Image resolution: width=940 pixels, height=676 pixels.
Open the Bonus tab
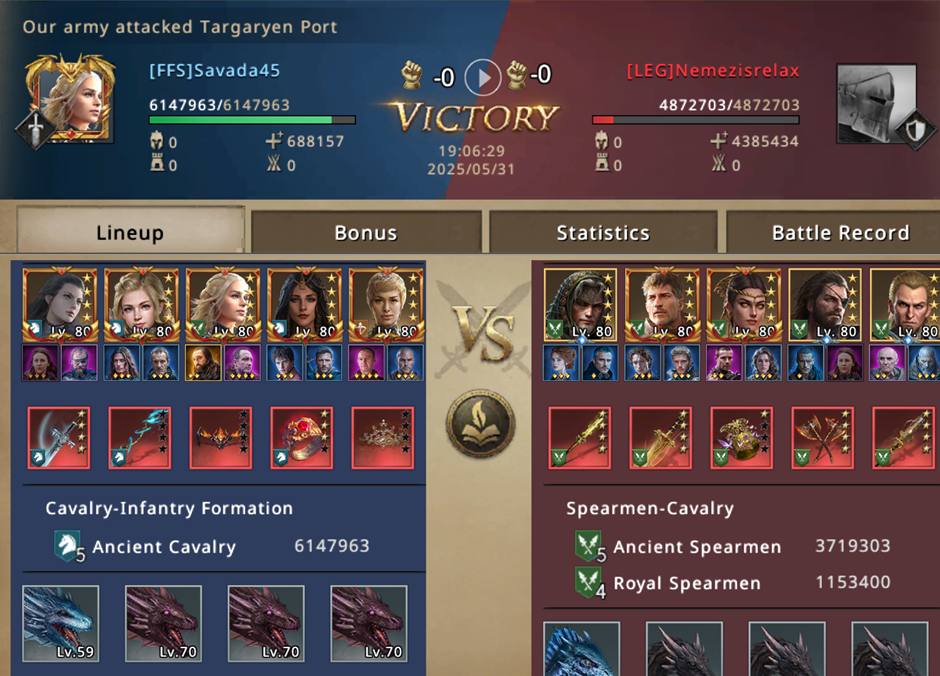point(365,232)
